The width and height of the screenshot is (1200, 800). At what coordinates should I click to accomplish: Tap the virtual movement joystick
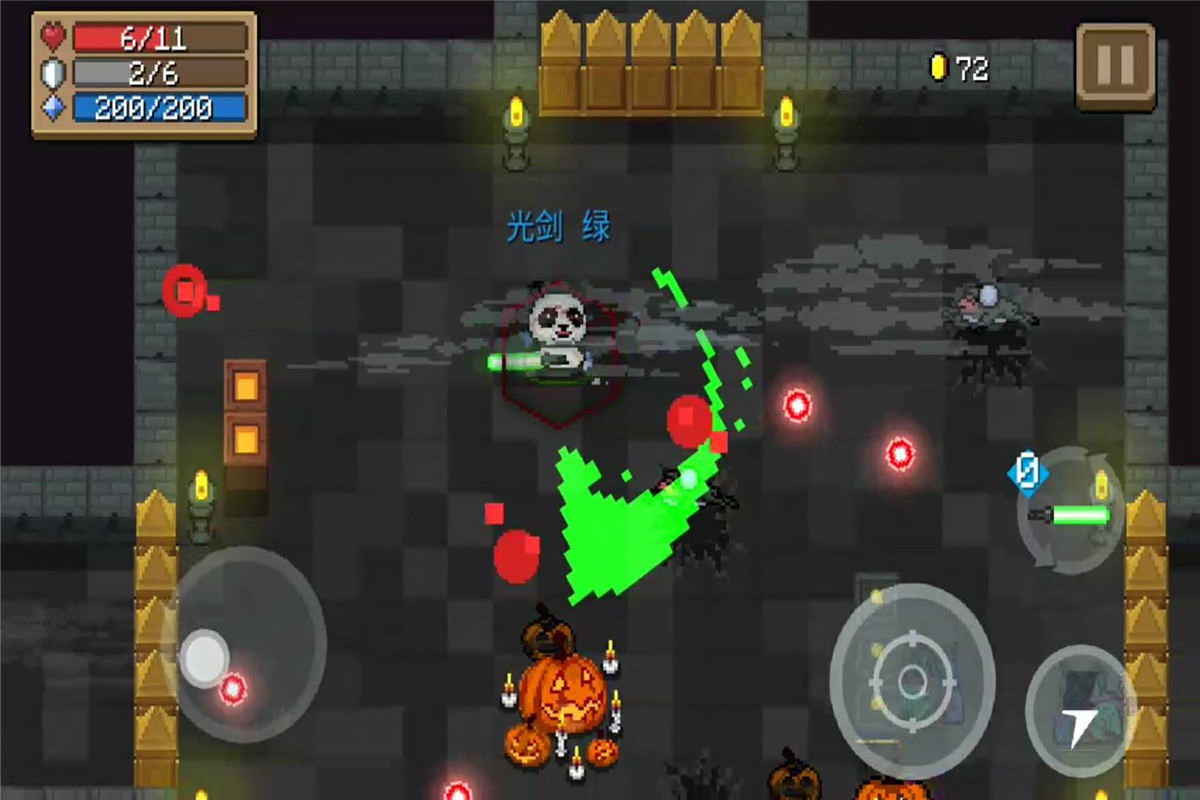[206, 657]
